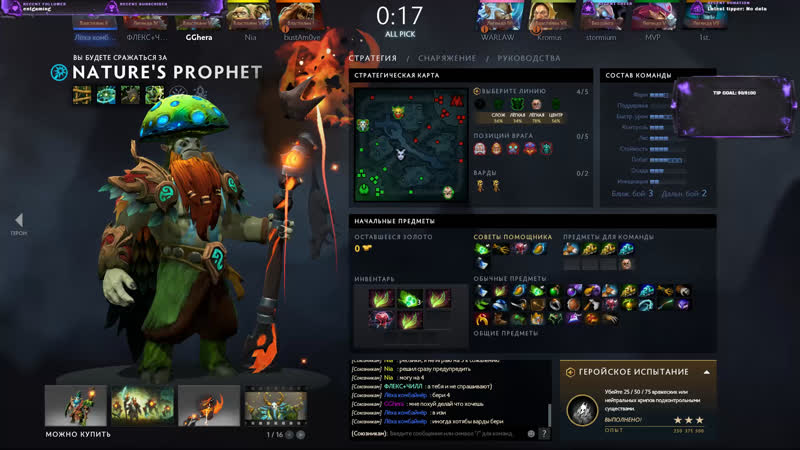
Task: Select the first cosmetic set thumbnail
Action: (x=75, y=406)
